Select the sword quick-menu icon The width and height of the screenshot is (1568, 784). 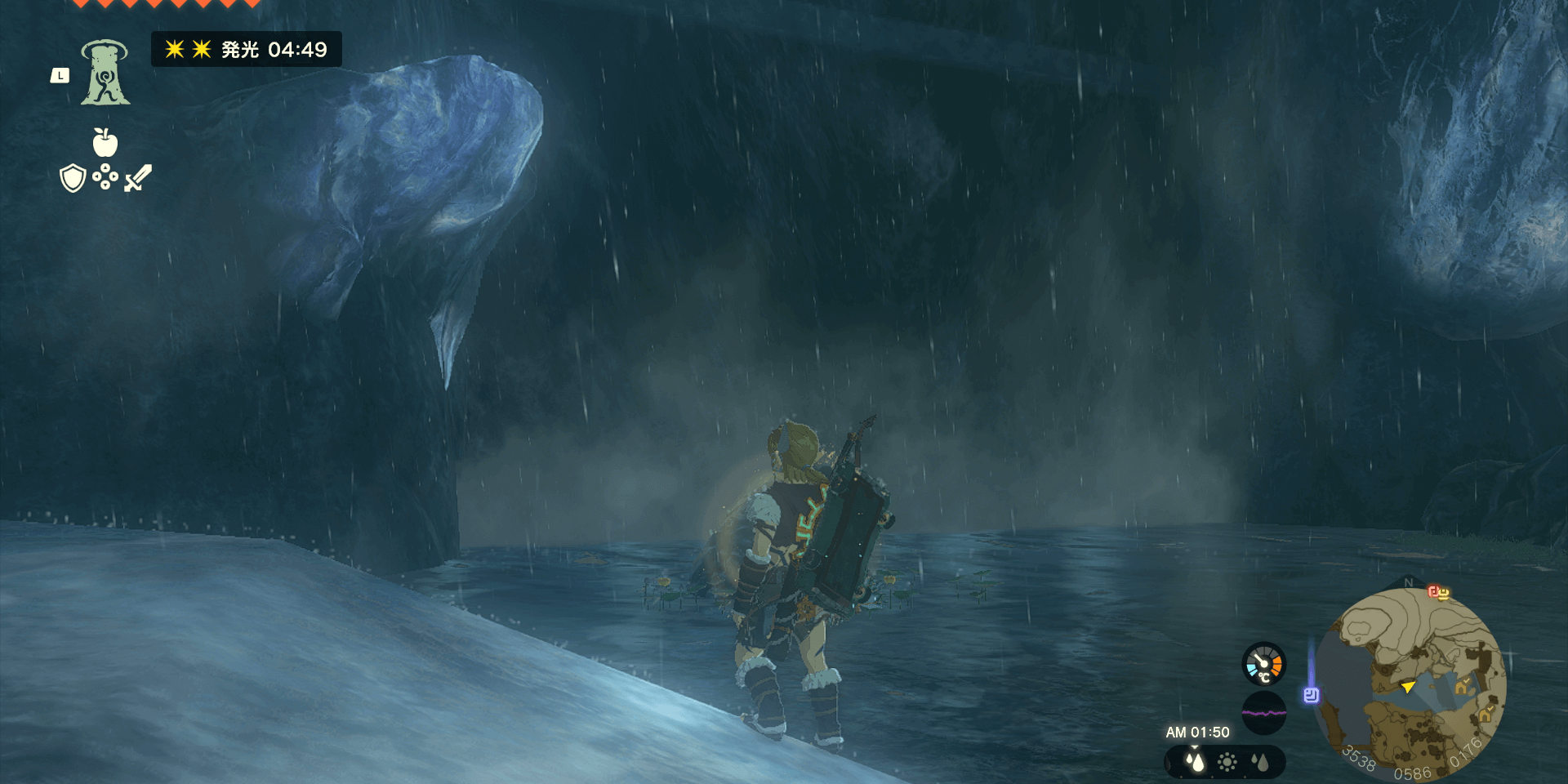[138, 178]
